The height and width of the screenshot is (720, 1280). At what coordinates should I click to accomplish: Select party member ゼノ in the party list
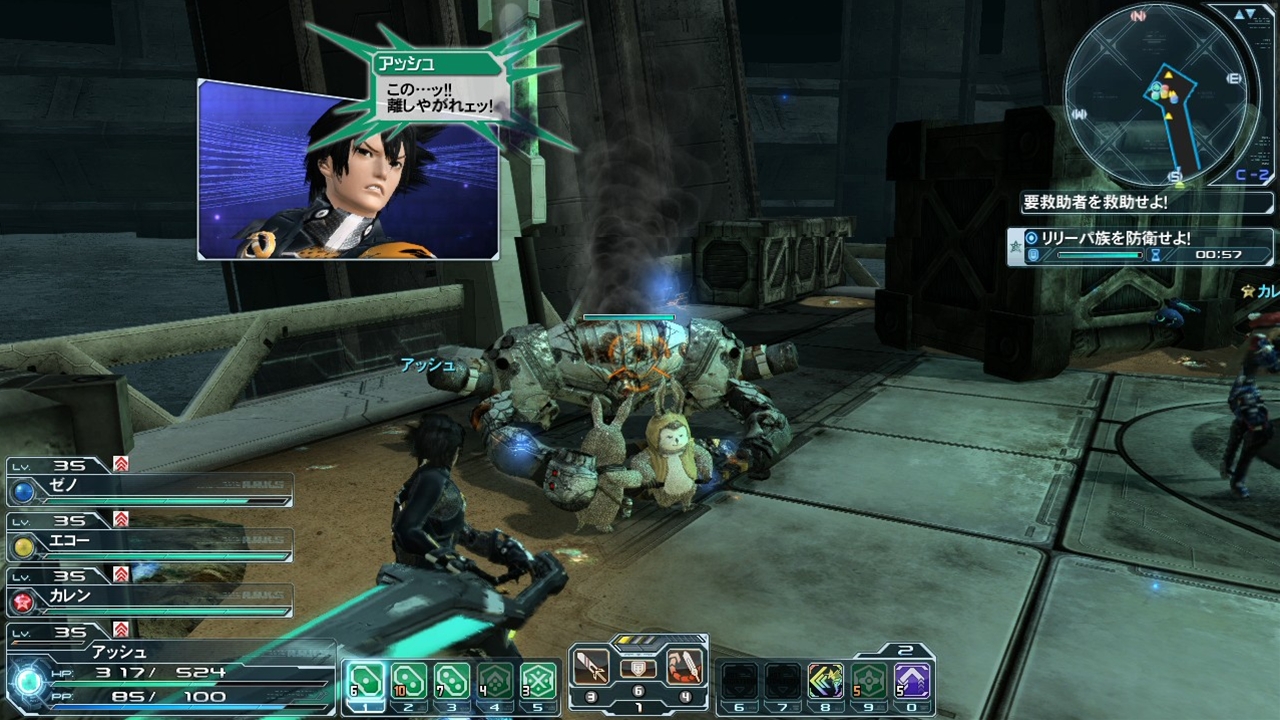tap(150, 490)
